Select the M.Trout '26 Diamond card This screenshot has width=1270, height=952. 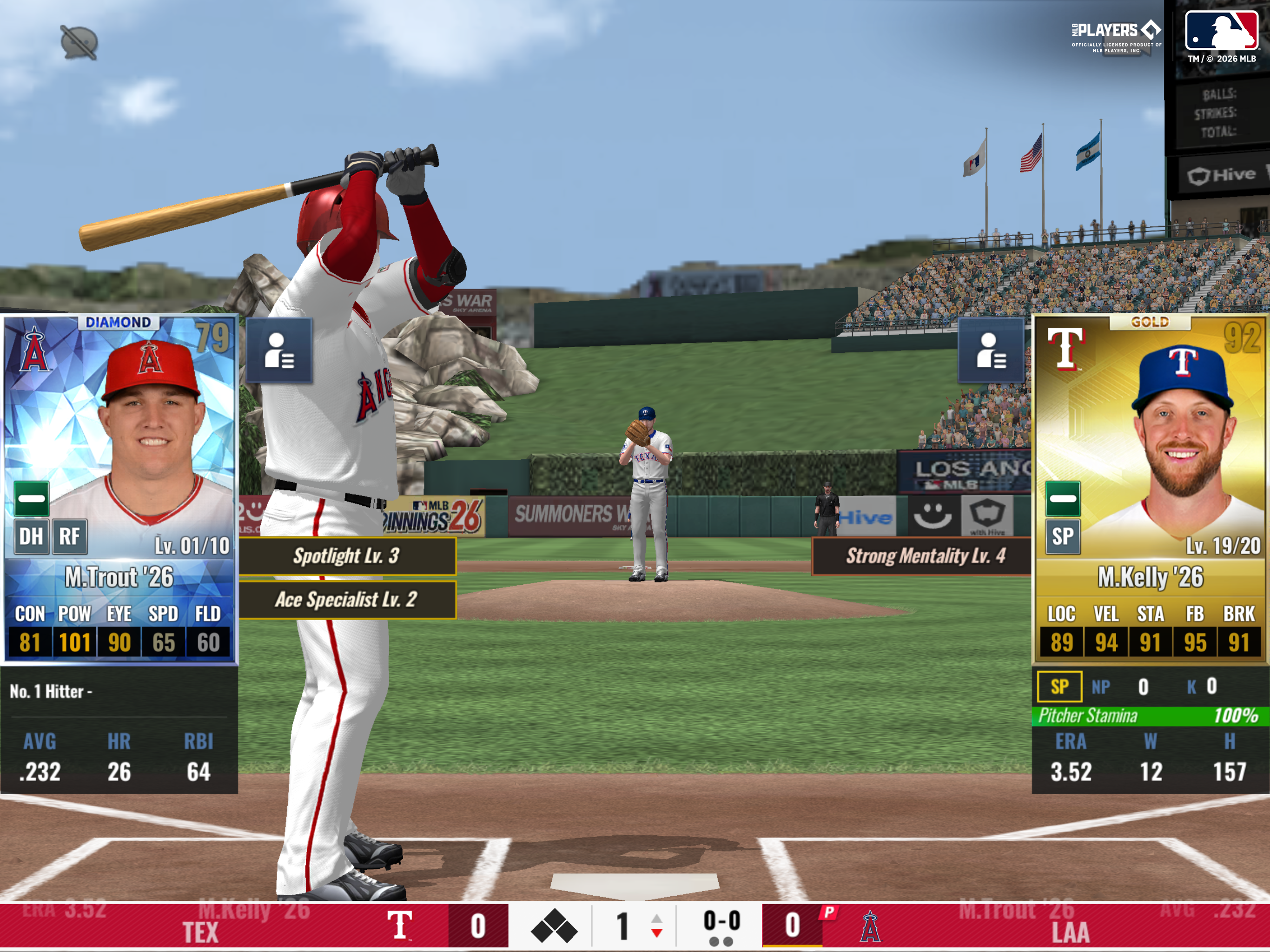point(119,488)
